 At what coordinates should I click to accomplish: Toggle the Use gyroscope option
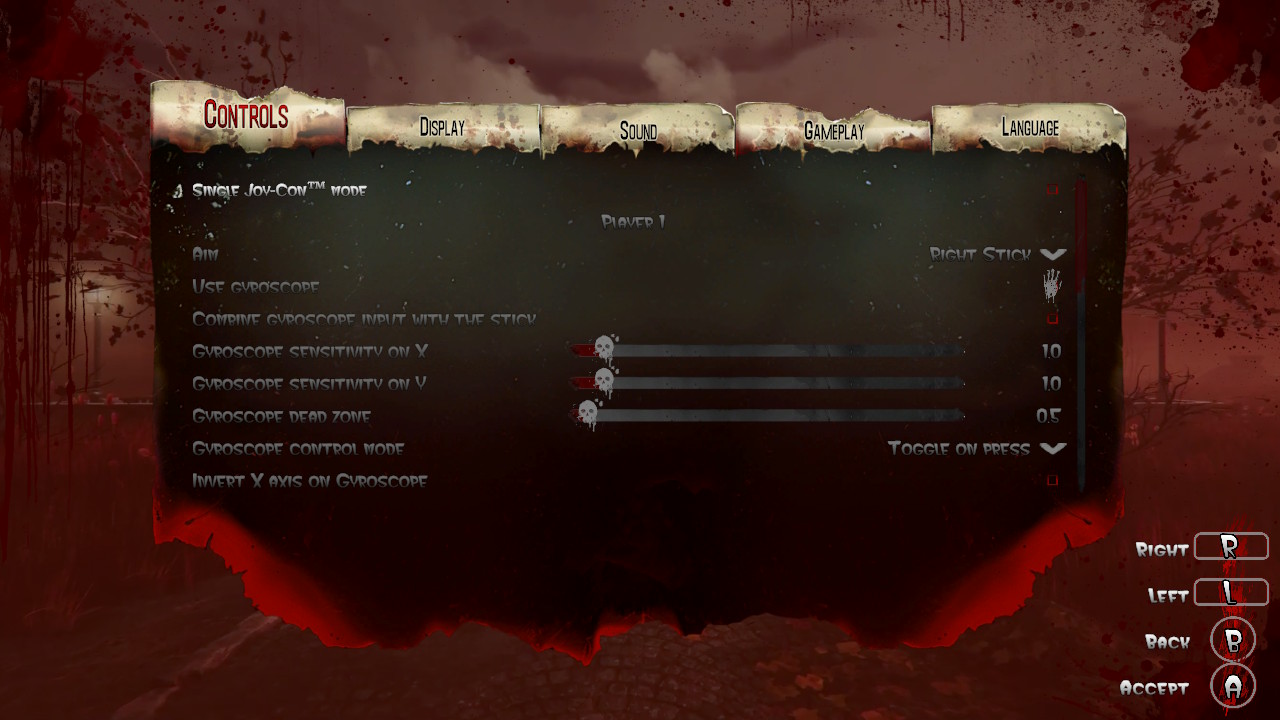(x=1052, y=286)
